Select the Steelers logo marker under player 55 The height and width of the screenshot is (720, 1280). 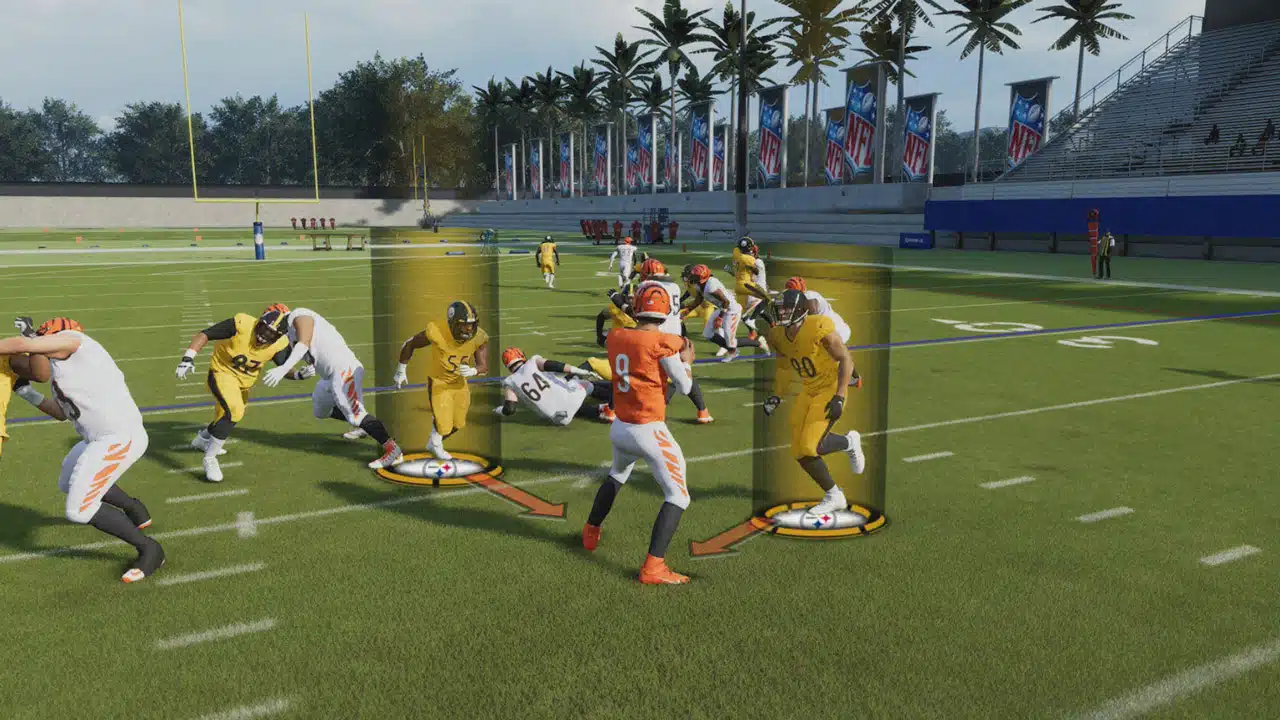click(440, 466)
